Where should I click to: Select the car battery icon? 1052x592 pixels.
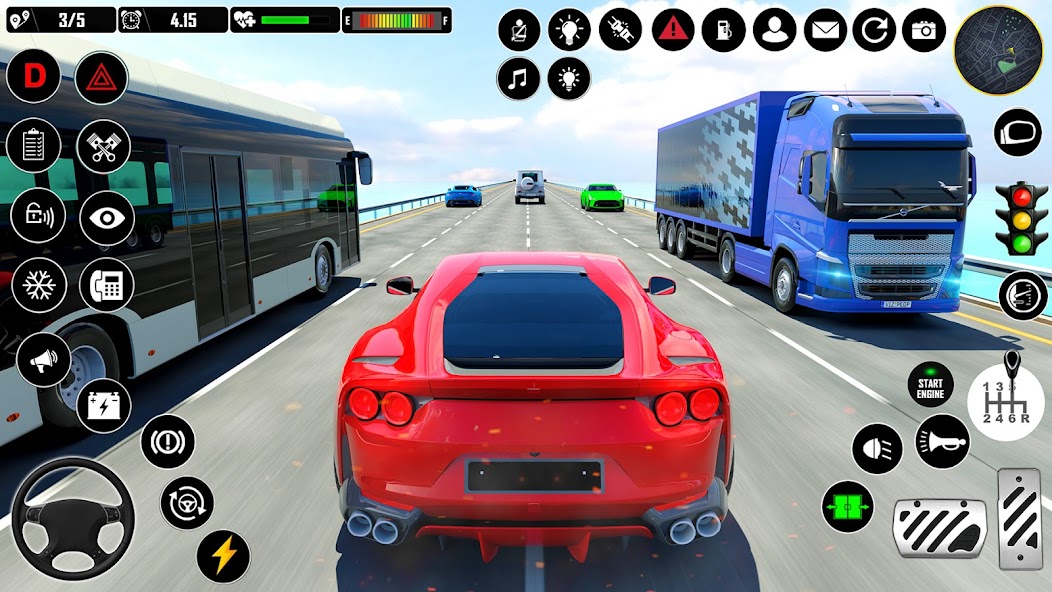104,405
